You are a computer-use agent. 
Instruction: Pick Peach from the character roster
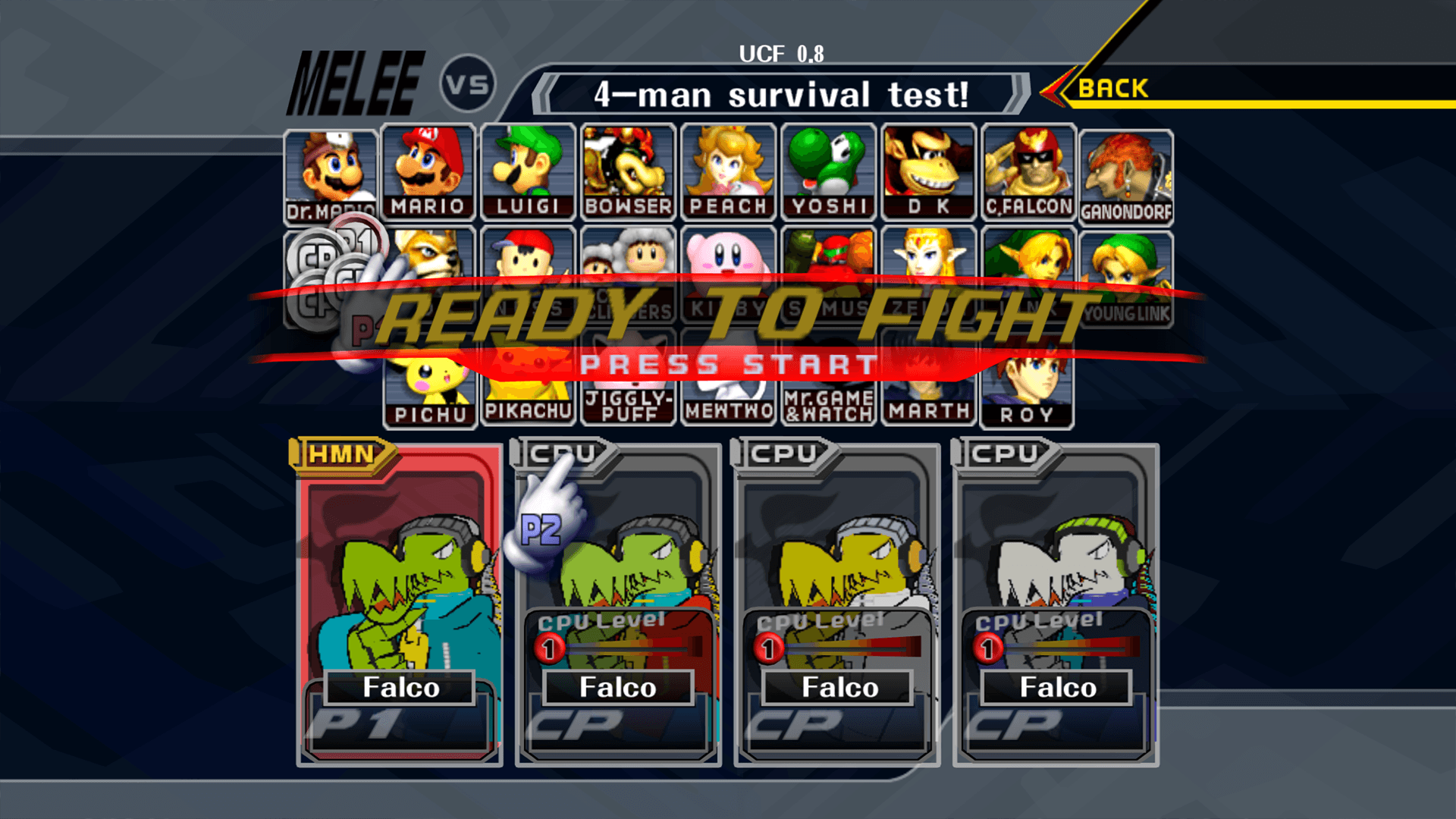(x=727, y=171)
